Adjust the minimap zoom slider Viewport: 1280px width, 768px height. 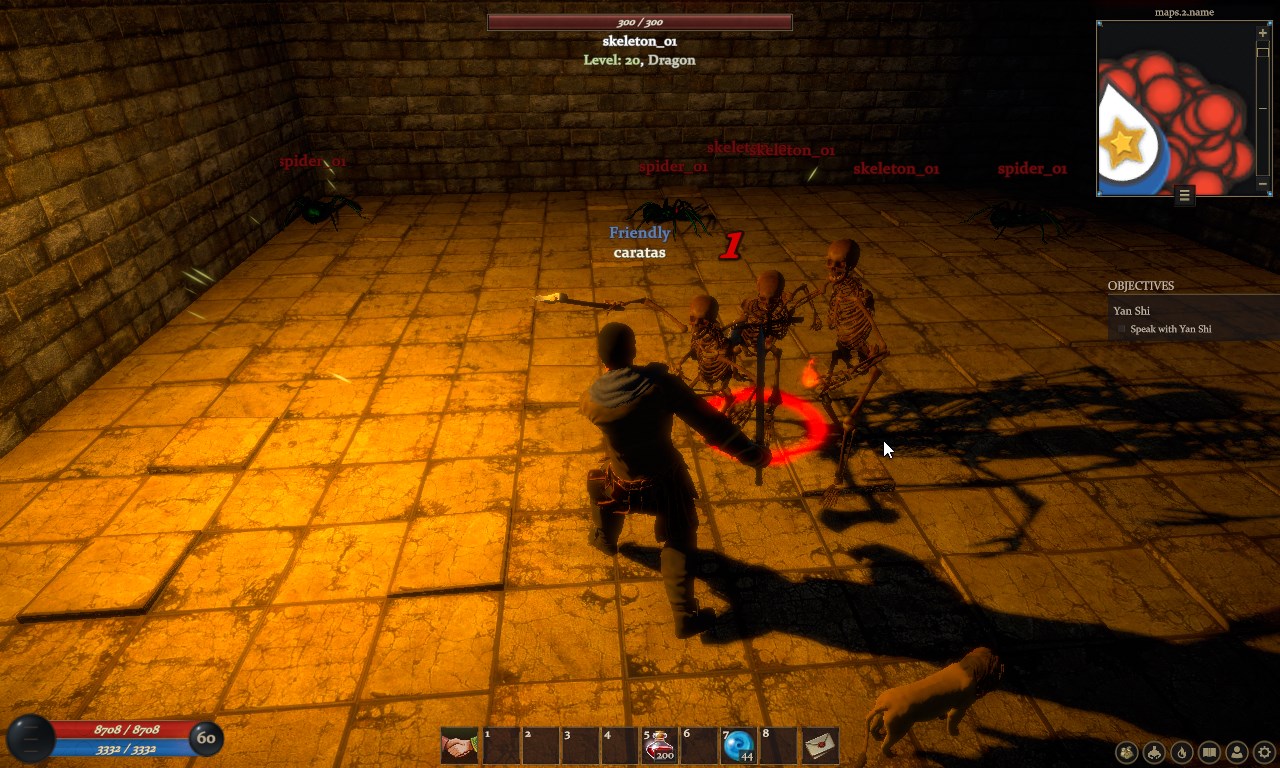[1262, 52]
